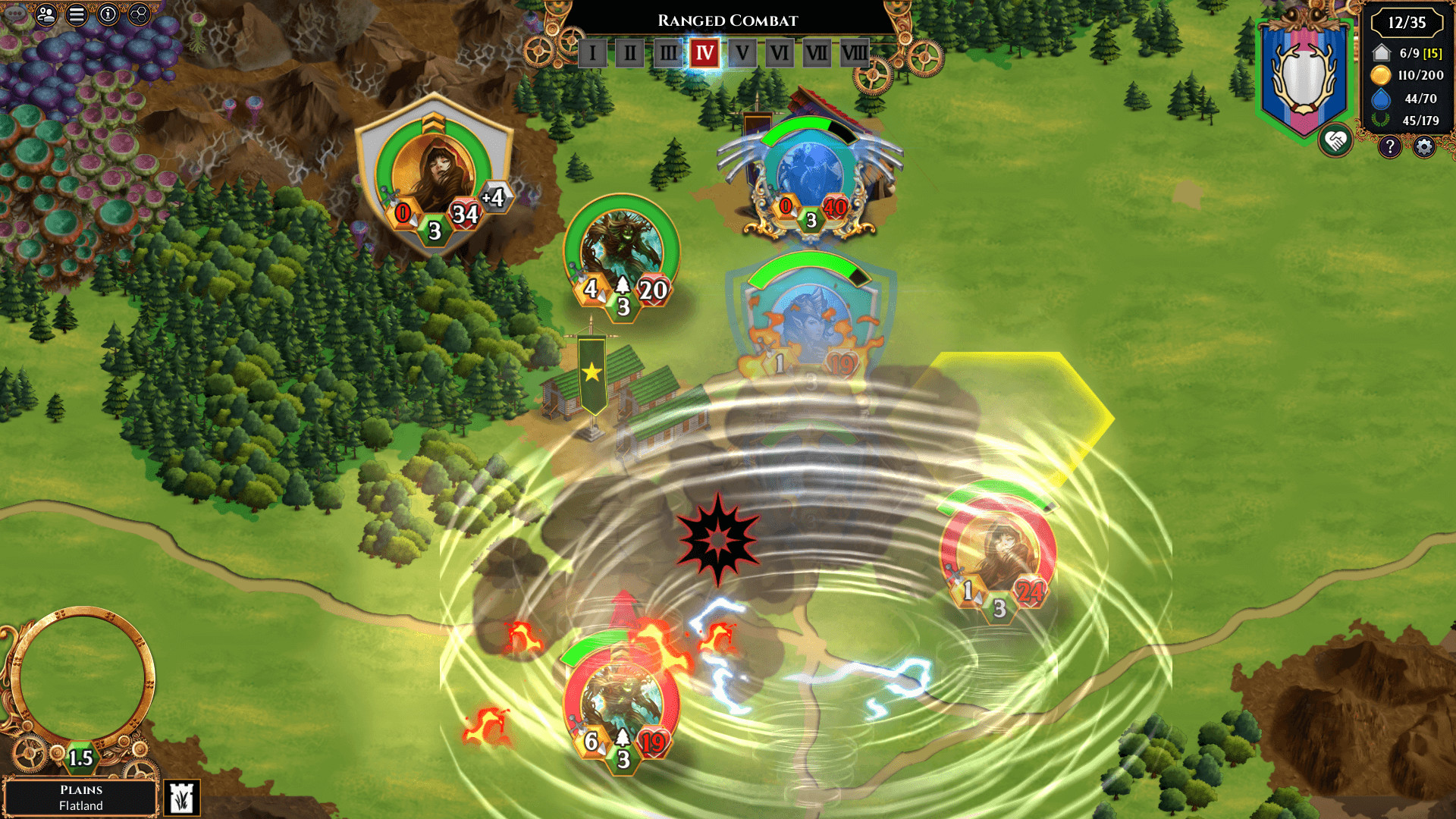This screenshot has height=819, width=1456.
Task: Click the housing icon showing 6/9
Action: pos(1381,53)
